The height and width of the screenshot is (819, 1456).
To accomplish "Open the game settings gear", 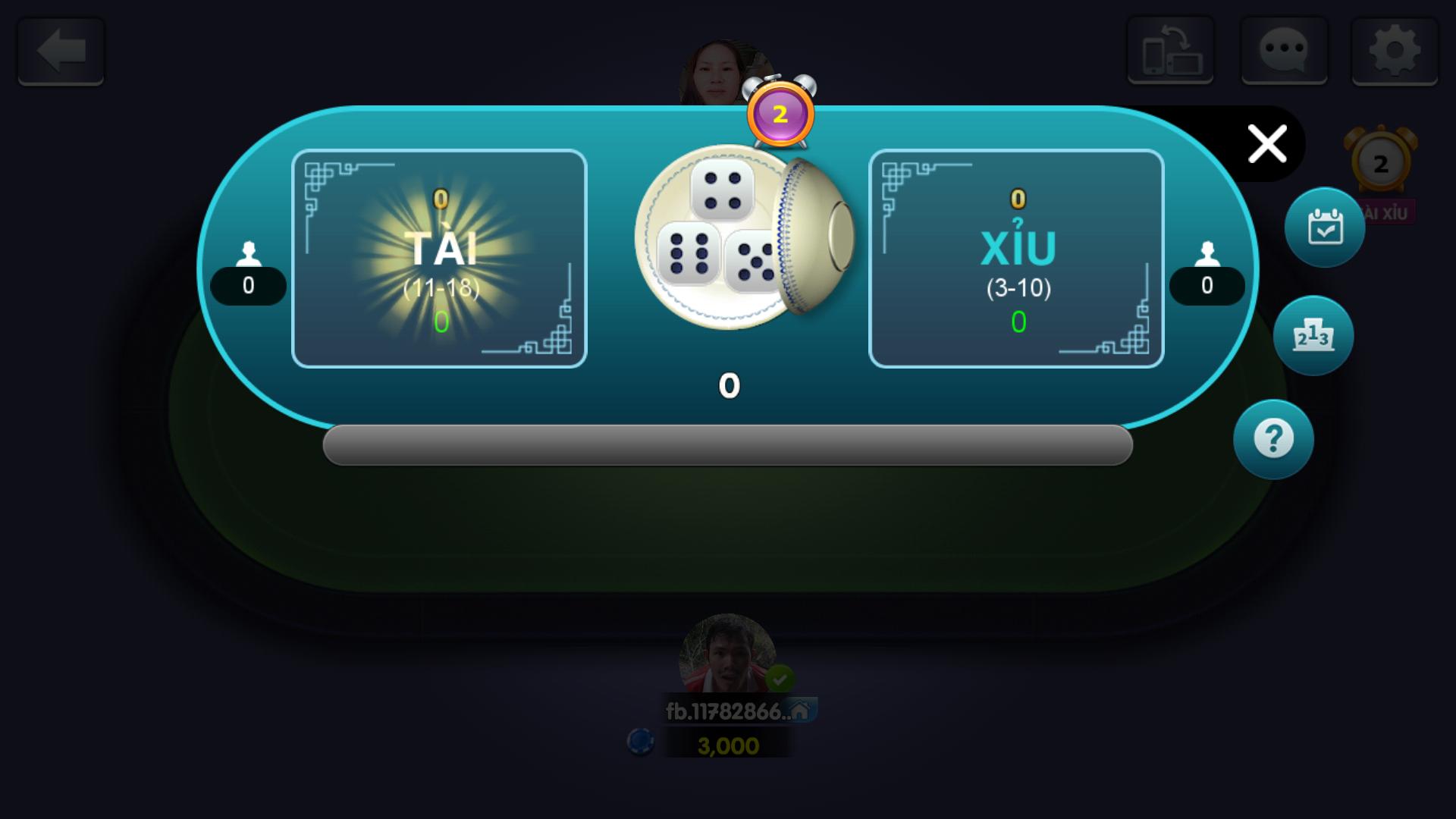I will [1395, 51].
